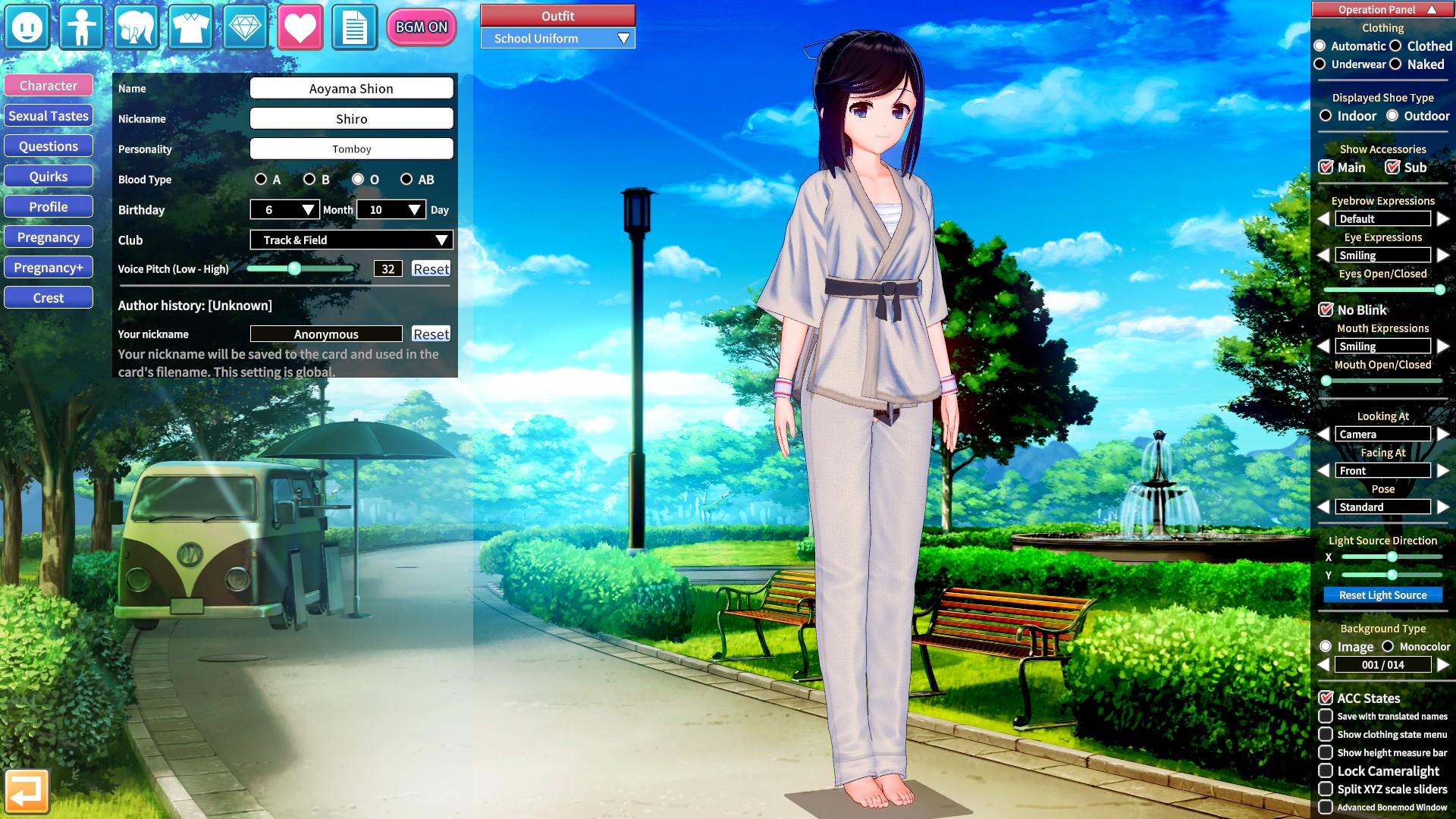This screenshot has width=1456, height=819.
Task: Click the clothing shirt icon
Action: click(x=190, y=27)
